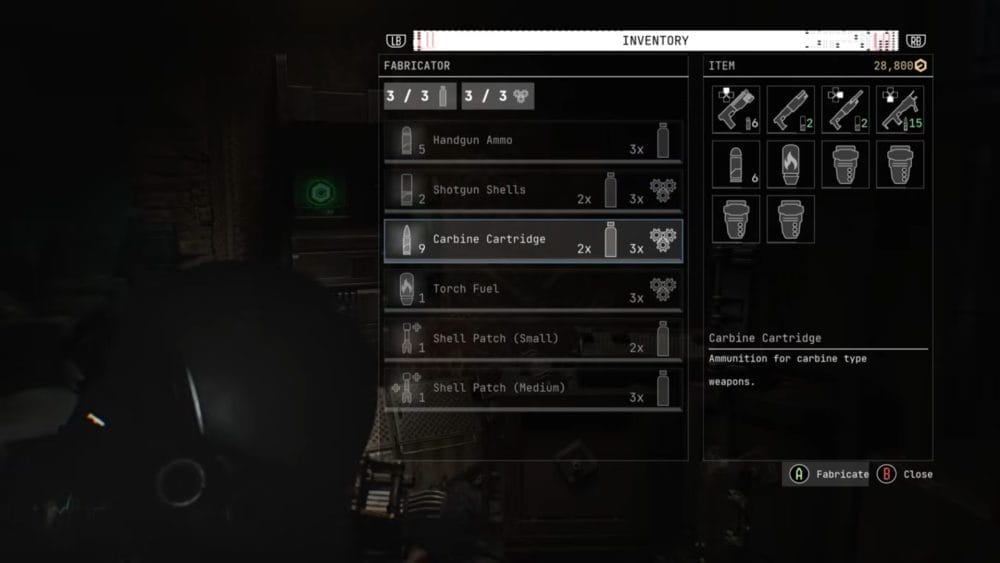This screenshot has height=563, width=1000.
Task: Pick the Torch Fuel recipe
Action: pos(533,289)
